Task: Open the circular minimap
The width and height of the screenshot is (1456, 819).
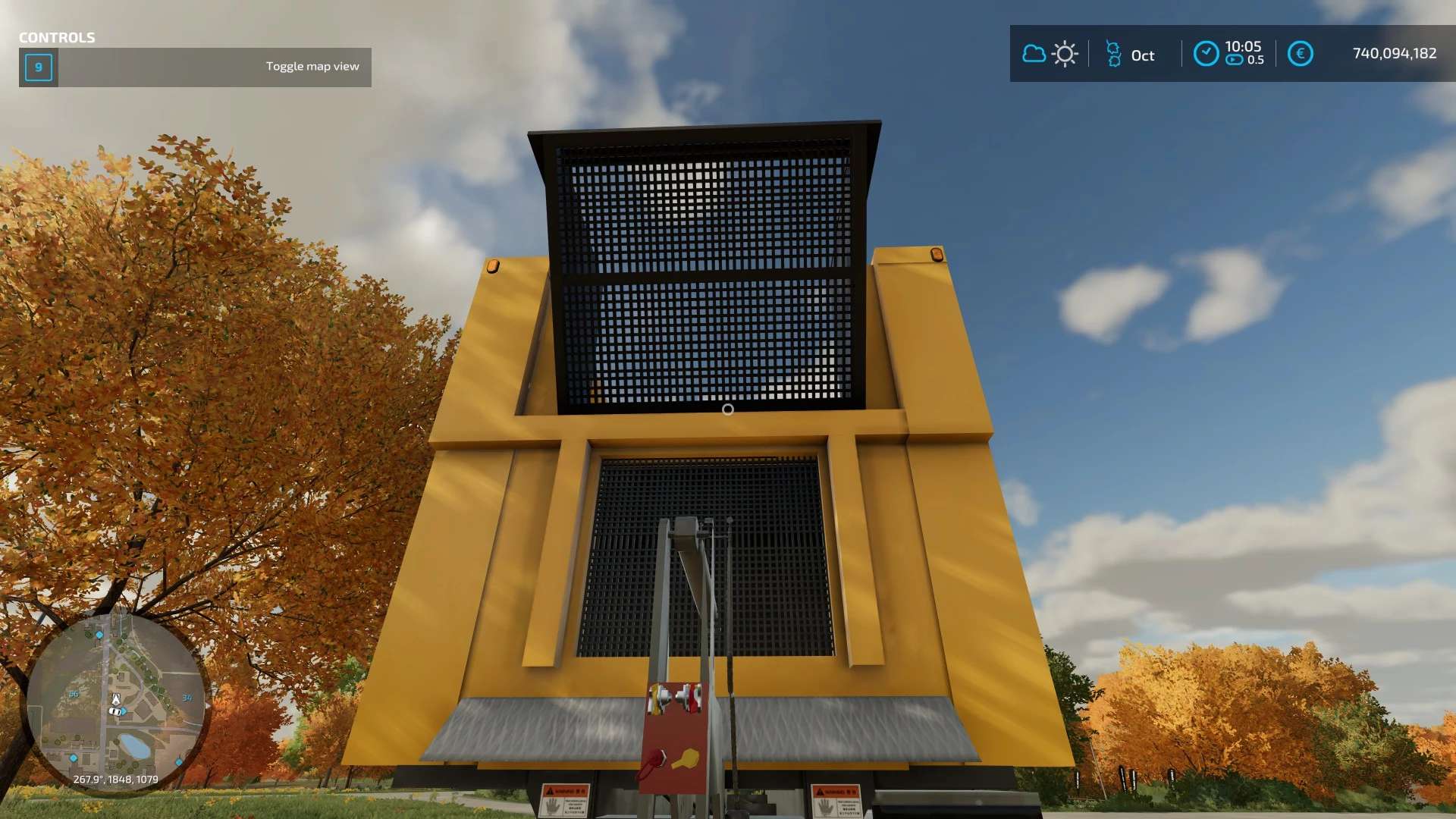Action: pos(116,701)
